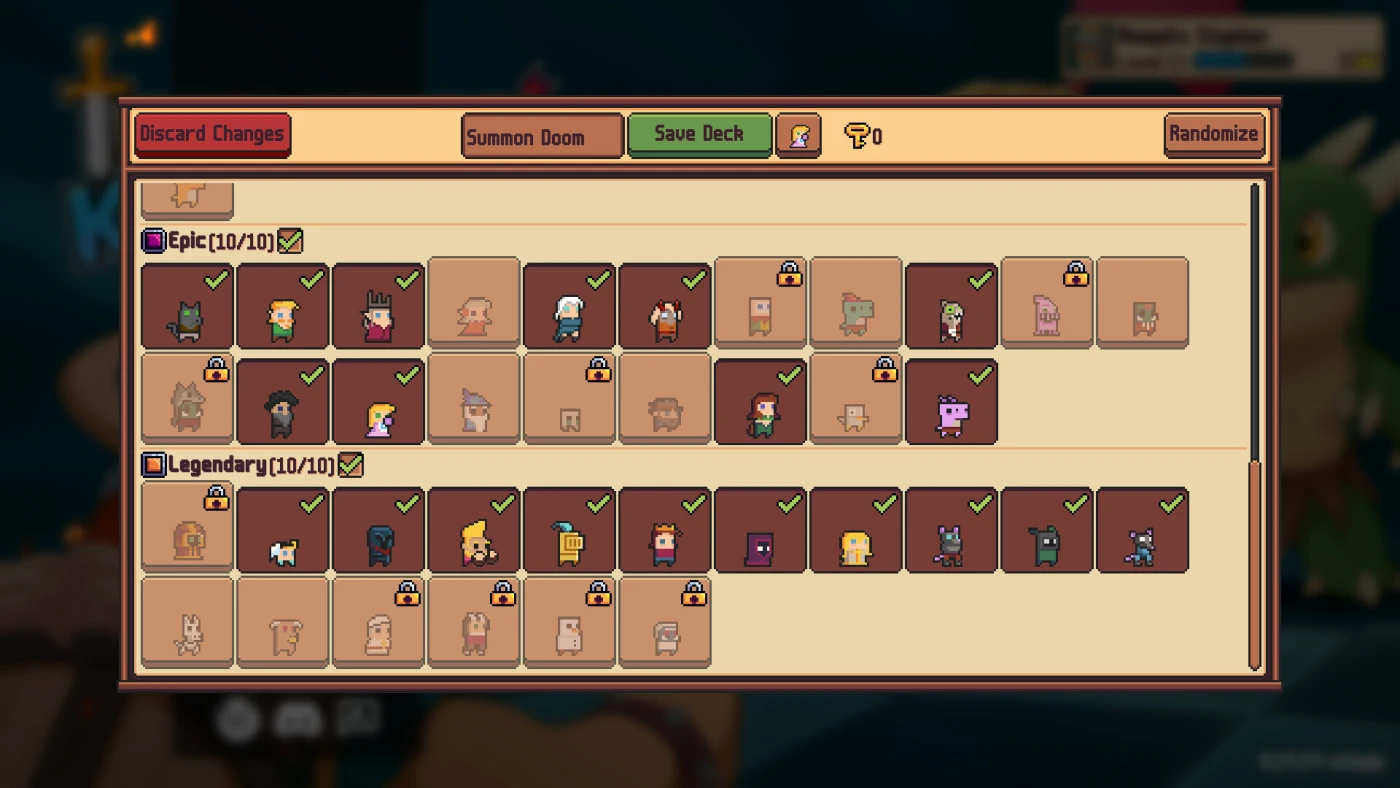Select the blonde princess in pink card
Image resolution: width=1400 pixels, height=788 pixels.
point(378,402)
